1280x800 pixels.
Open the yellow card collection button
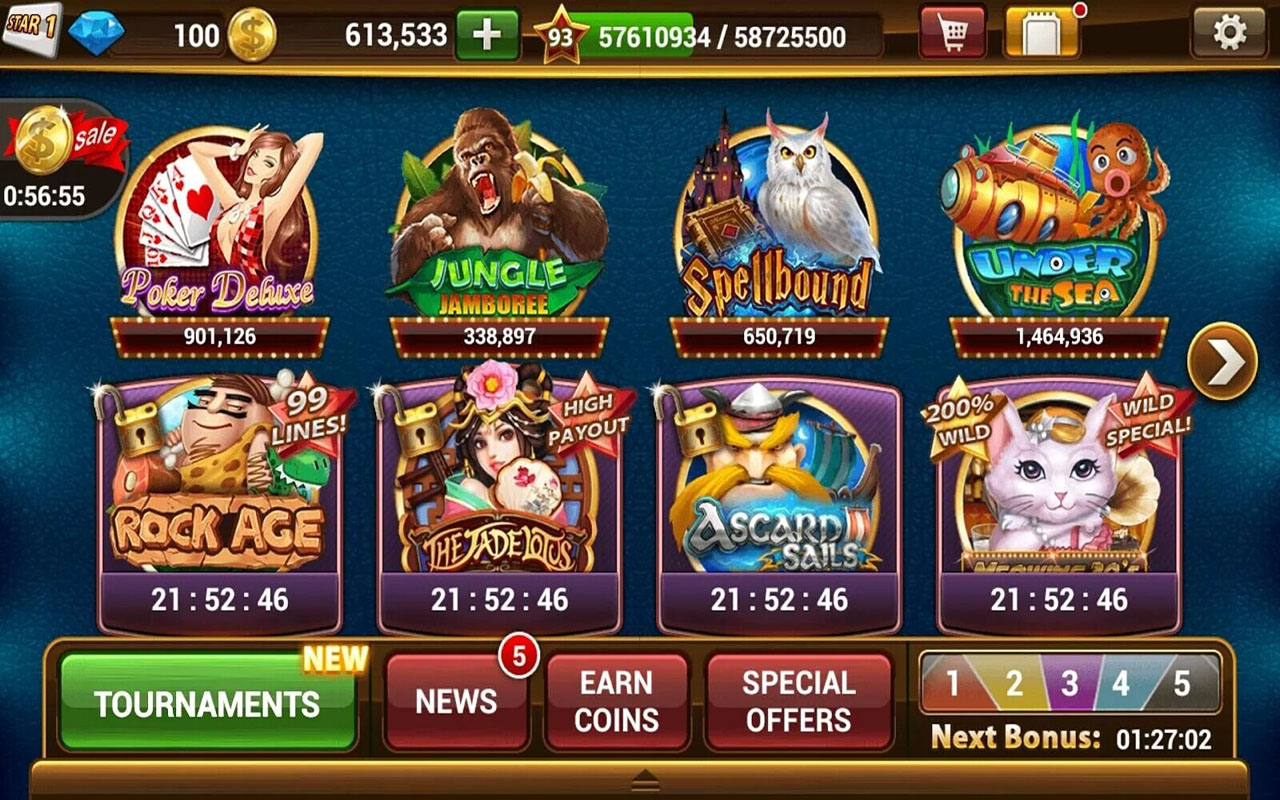click(1041, 35)
